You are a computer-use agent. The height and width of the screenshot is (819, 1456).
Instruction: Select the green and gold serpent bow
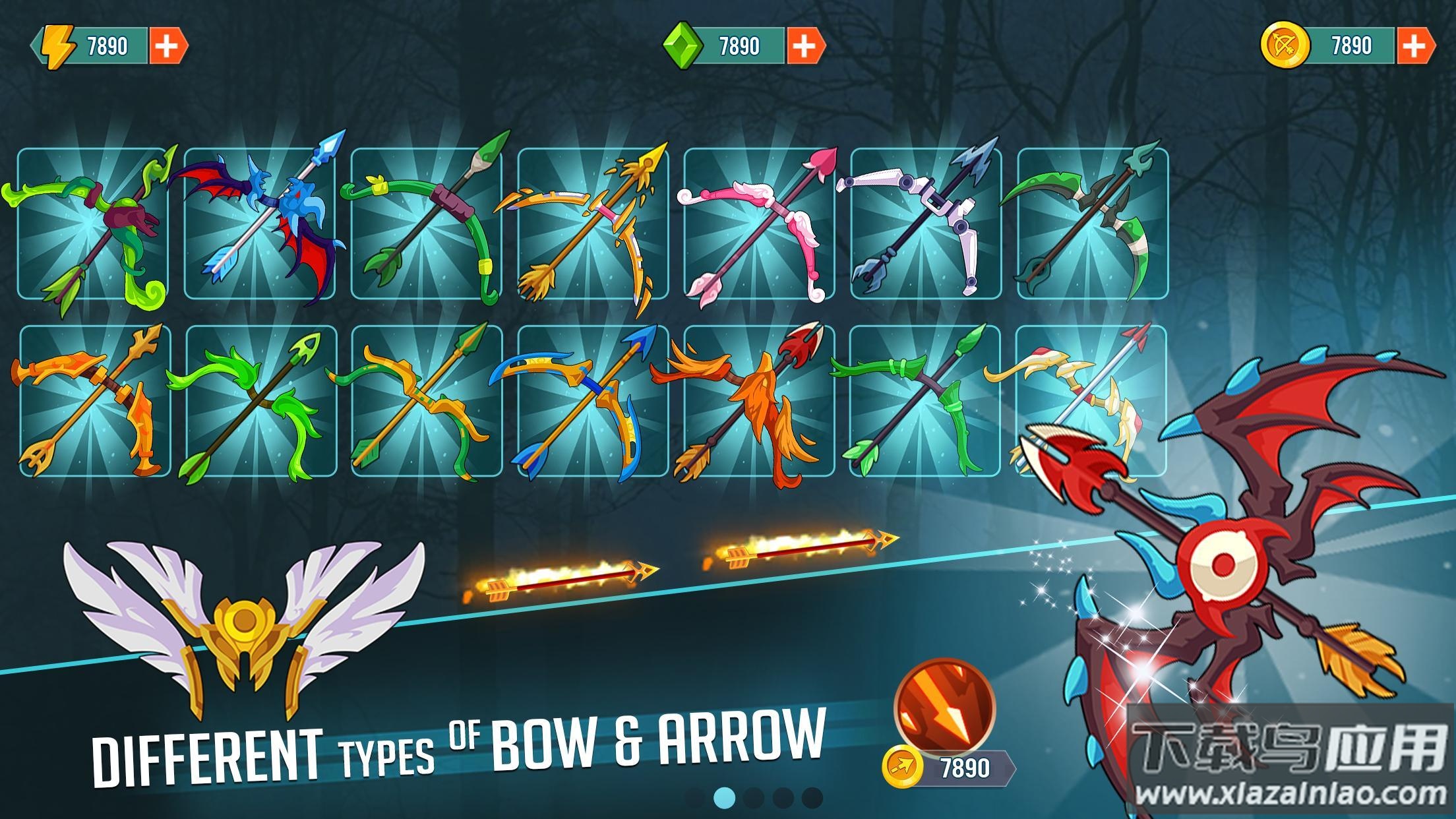pos(426,400)
